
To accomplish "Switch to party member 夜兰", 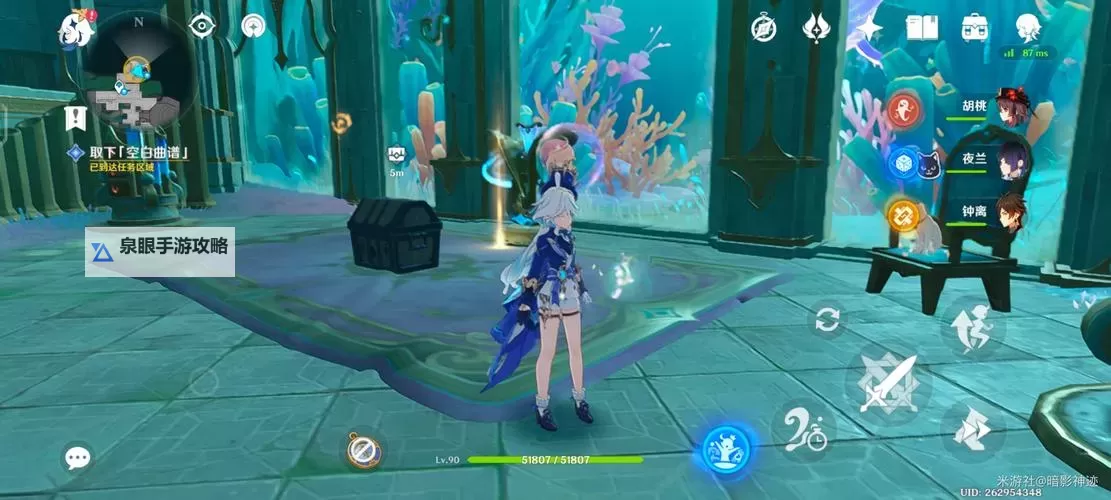I will pos(1011,159).
